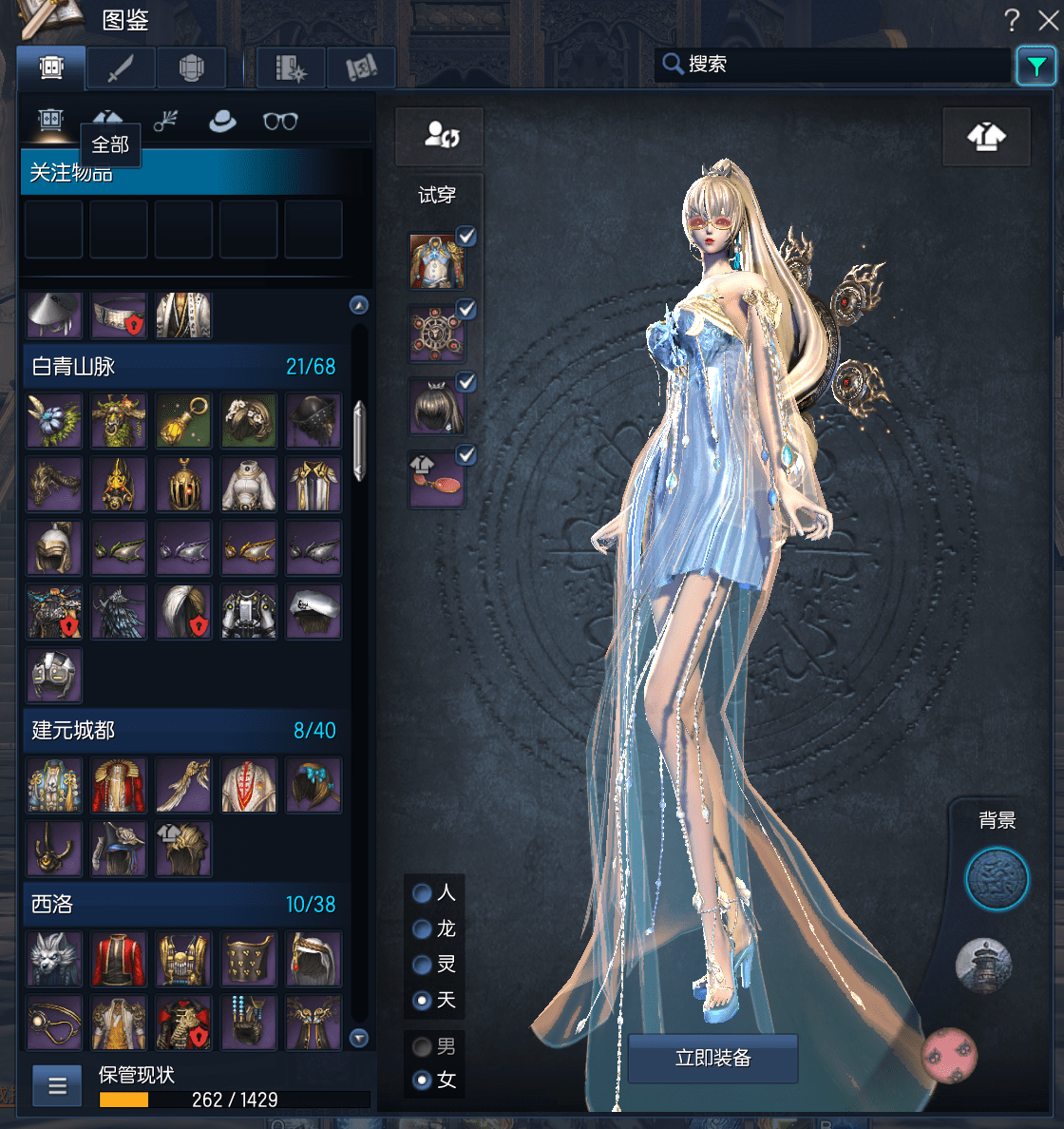Choose the pagoda building background
The height and width of the screenshot is (1129, 1064).
[983, 966]
